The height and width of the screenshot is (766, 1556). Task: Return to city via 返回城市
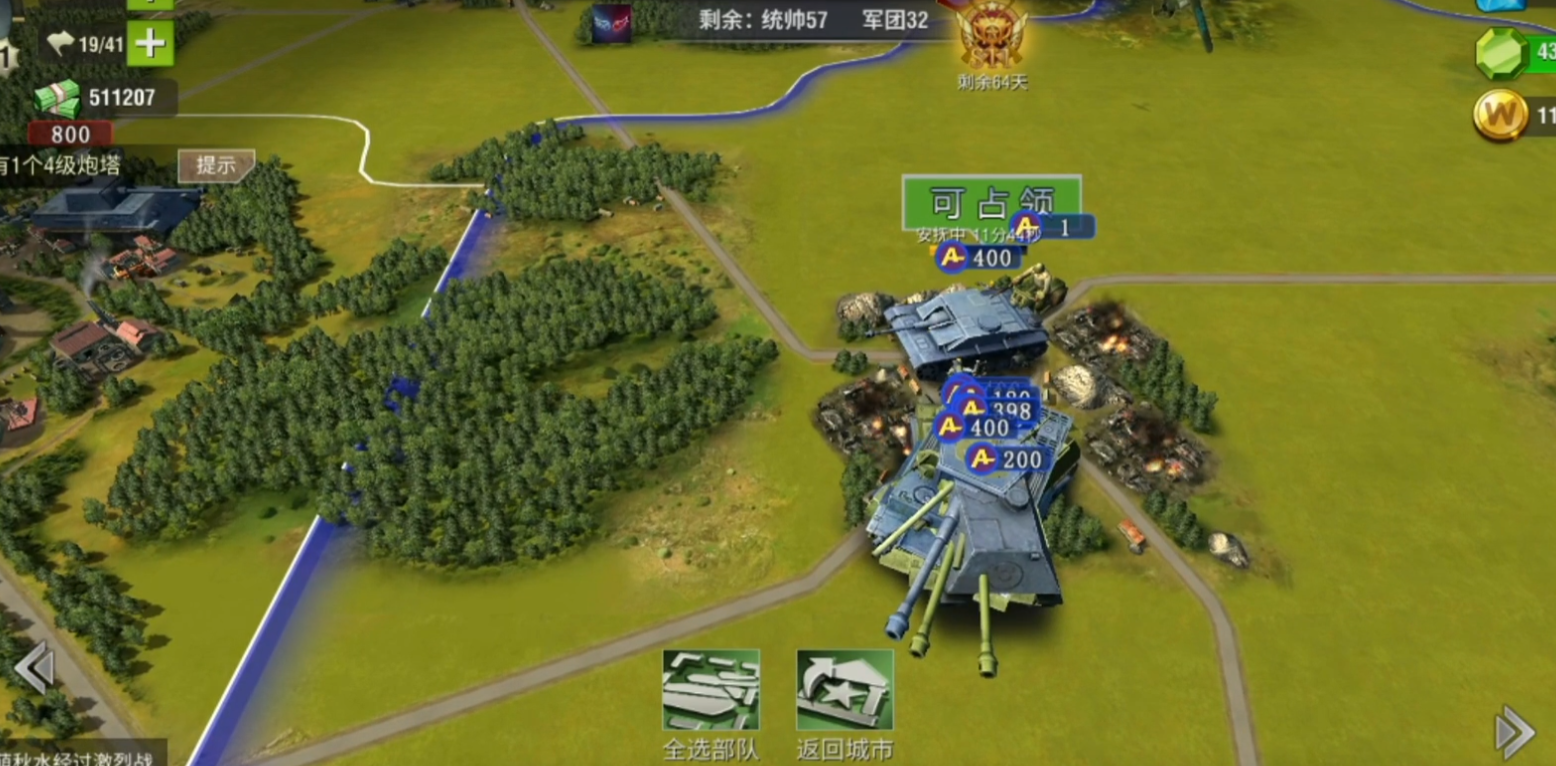(x=844, y=691)
